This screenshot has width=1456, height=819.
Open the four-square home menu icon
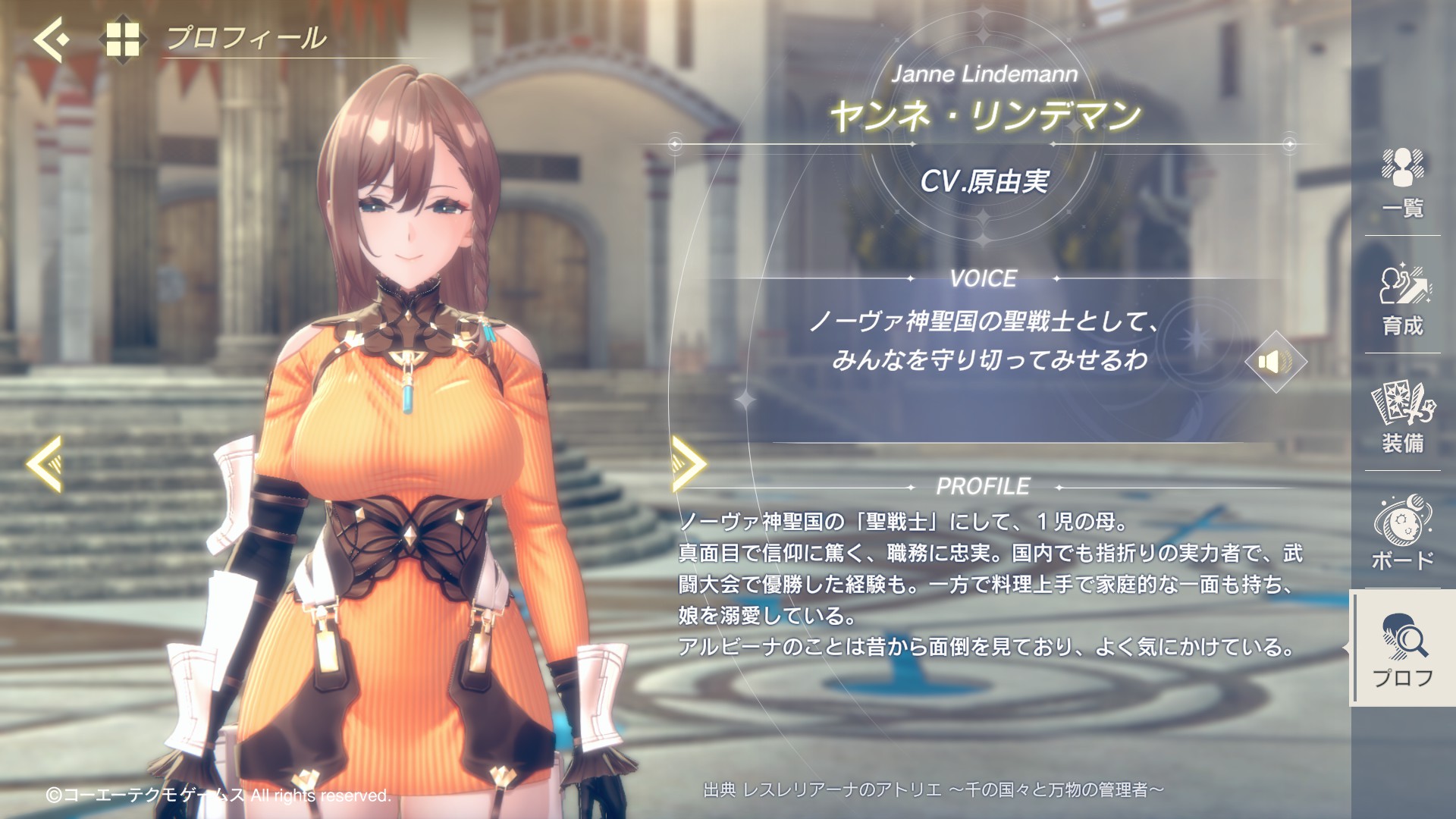[122, 39]
